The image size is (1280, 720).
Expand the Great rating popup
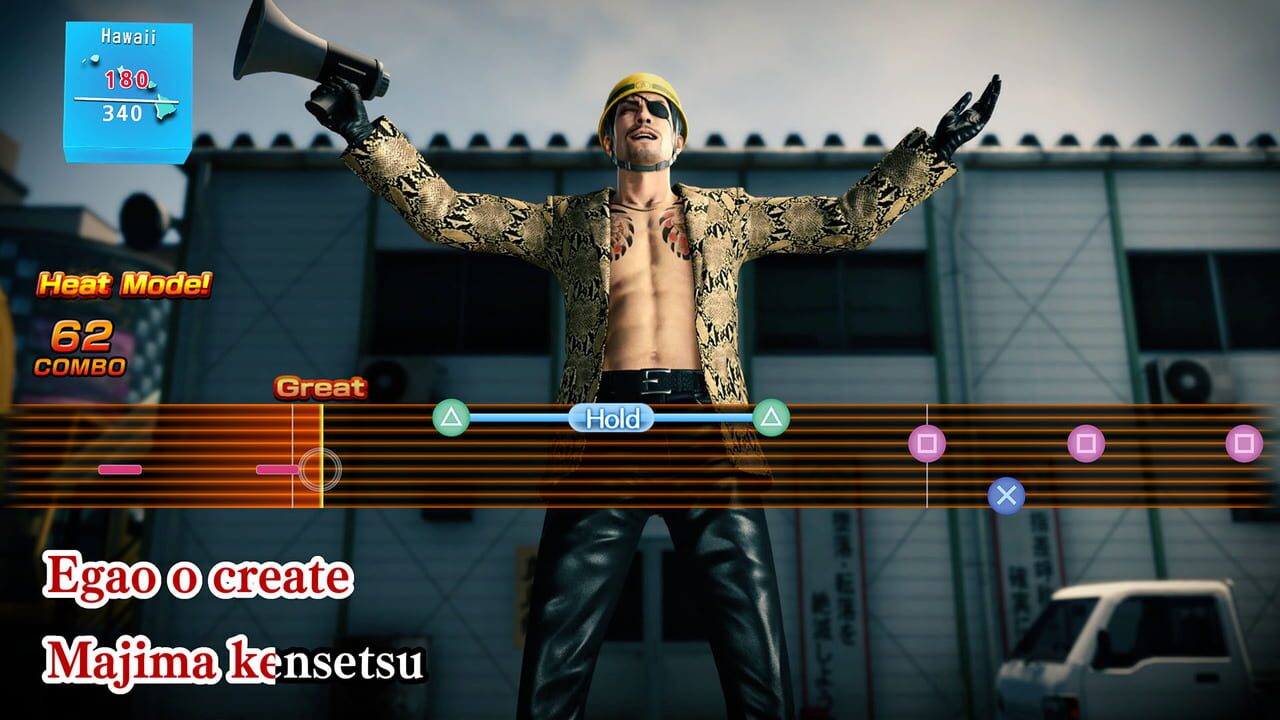click(x=322, y=386)
